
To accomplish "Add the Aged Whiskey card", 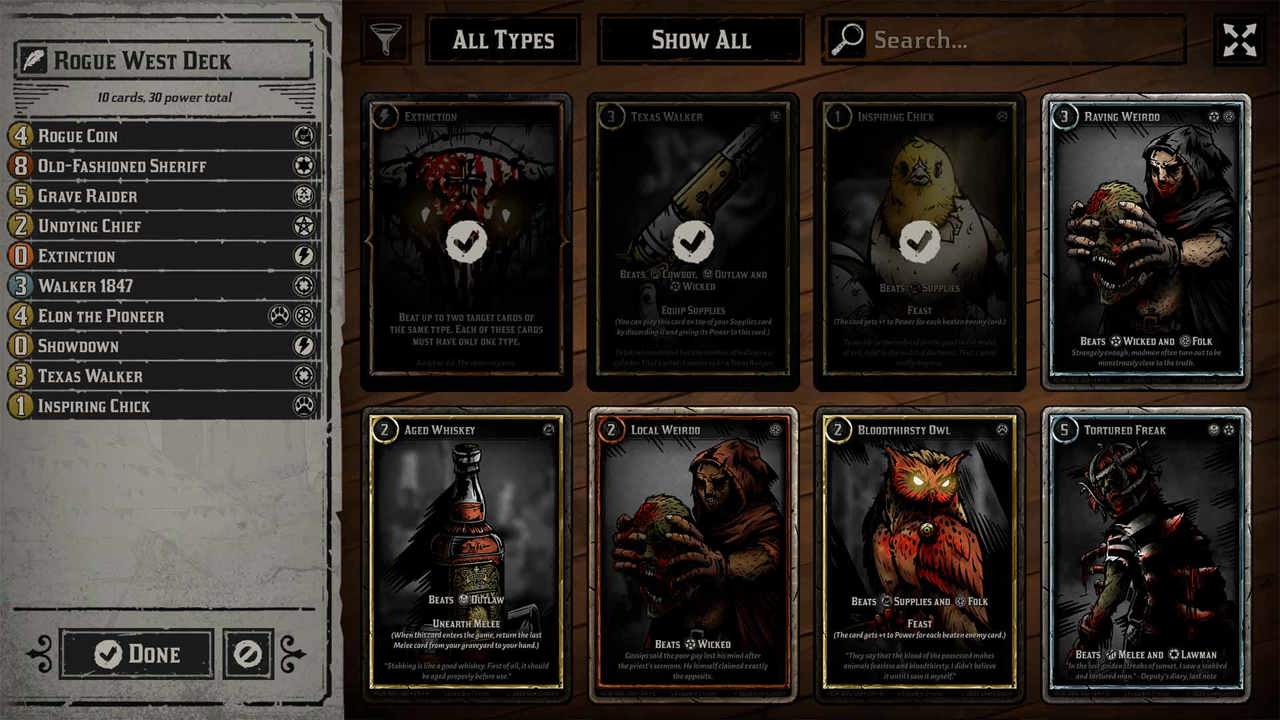I will (x=466, y=551).
